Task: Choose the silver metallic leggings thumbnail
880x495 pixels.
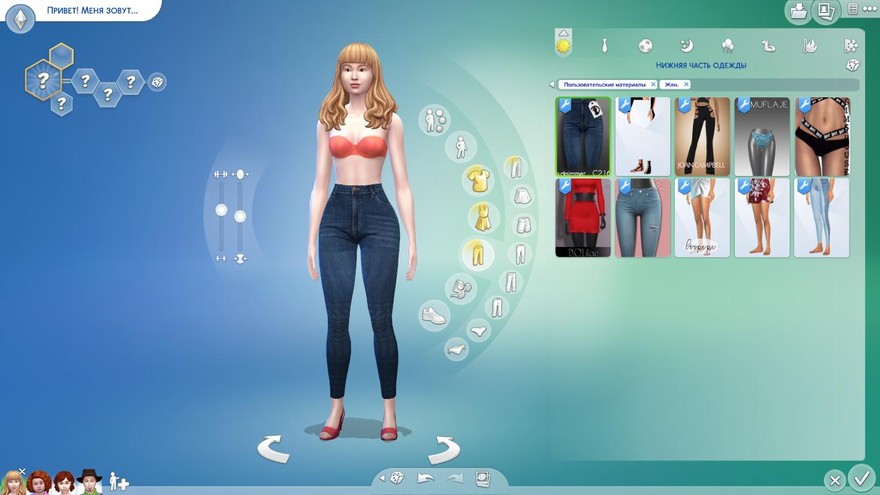Action: [x=762, y=136]
